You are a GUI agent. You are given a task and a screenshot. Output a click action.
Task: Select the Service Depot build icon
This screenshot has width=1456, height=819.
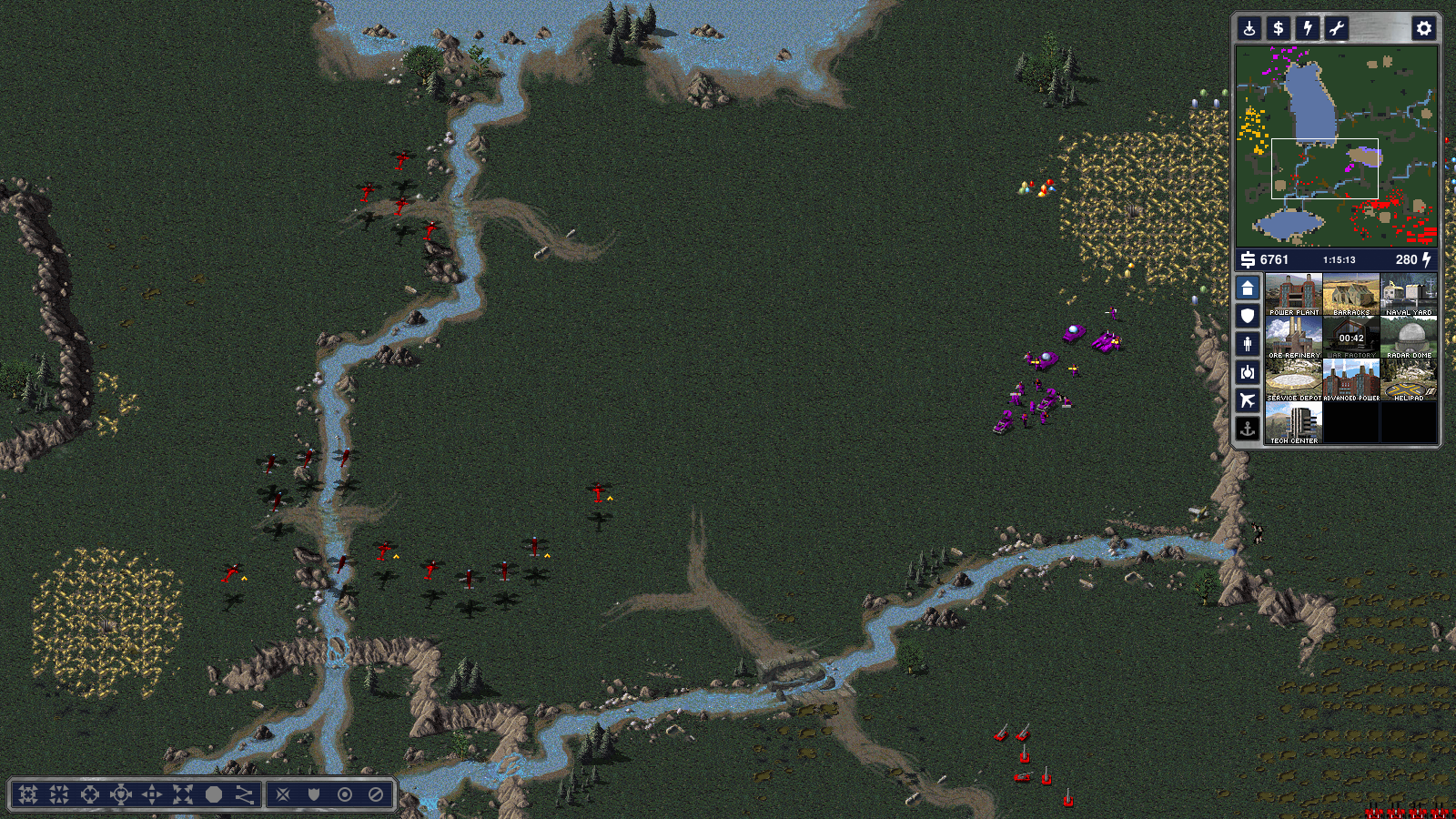click(1293, 379)
